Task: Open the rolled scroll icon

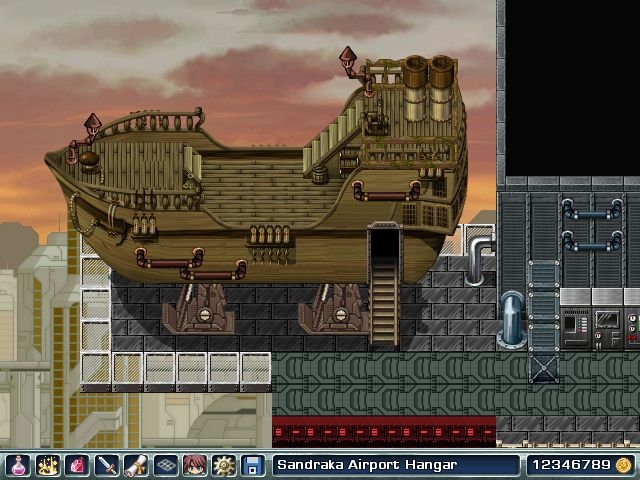Action: 135,465
